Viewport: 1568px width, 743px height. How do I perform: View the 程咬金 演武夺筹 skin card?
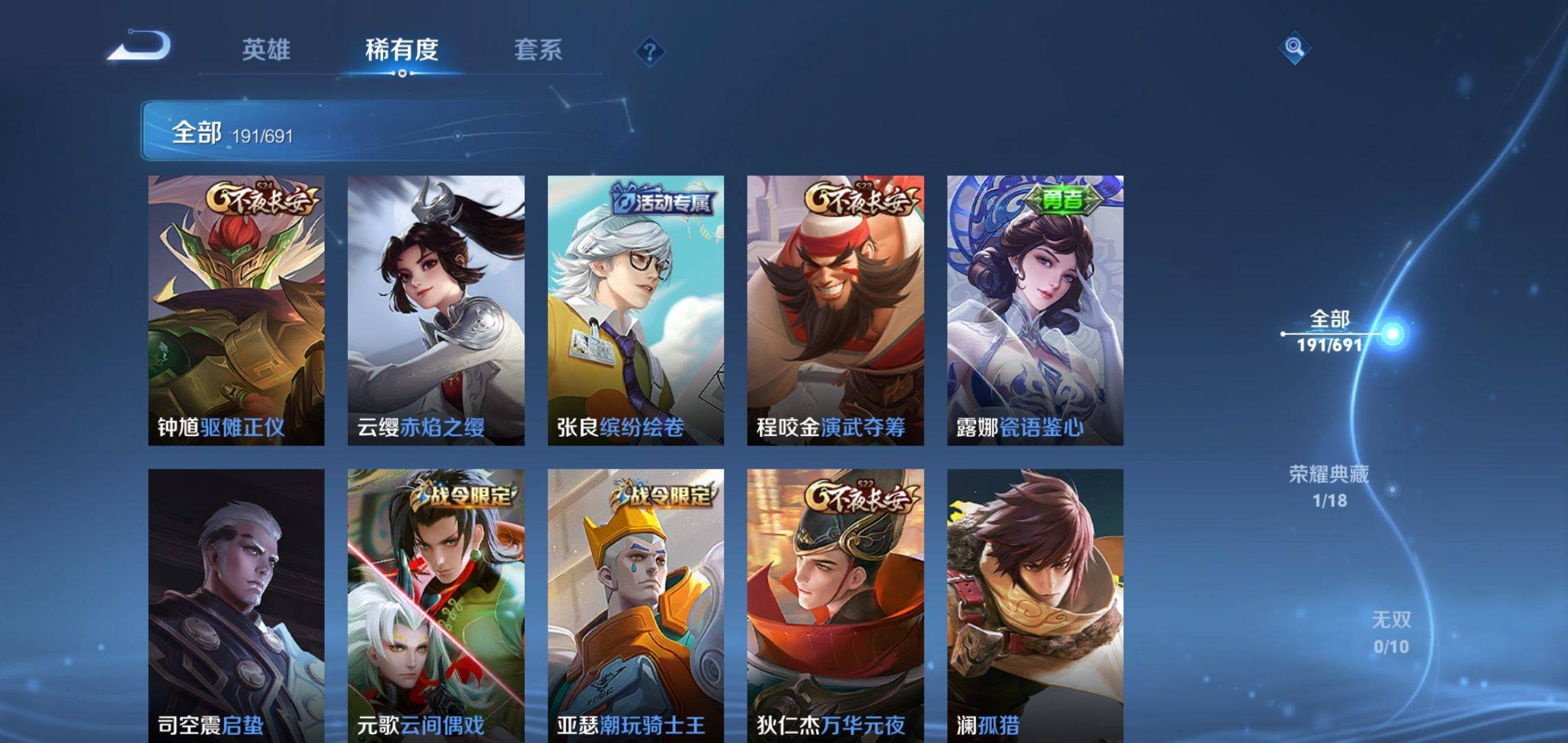pos(836,310)
